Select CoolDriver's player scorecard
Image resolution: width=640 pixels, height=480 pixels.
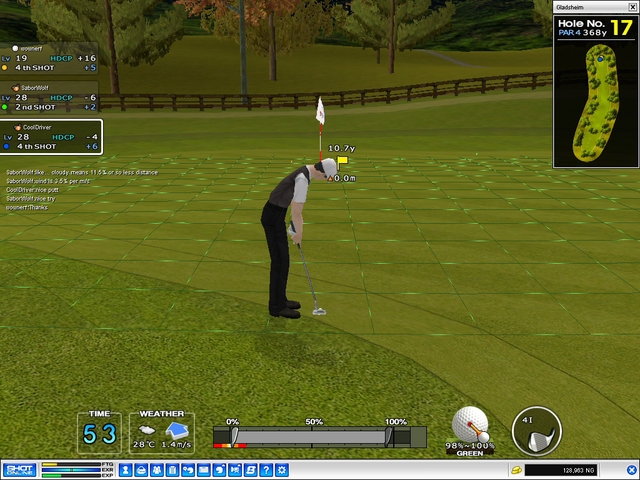(50, 138)
